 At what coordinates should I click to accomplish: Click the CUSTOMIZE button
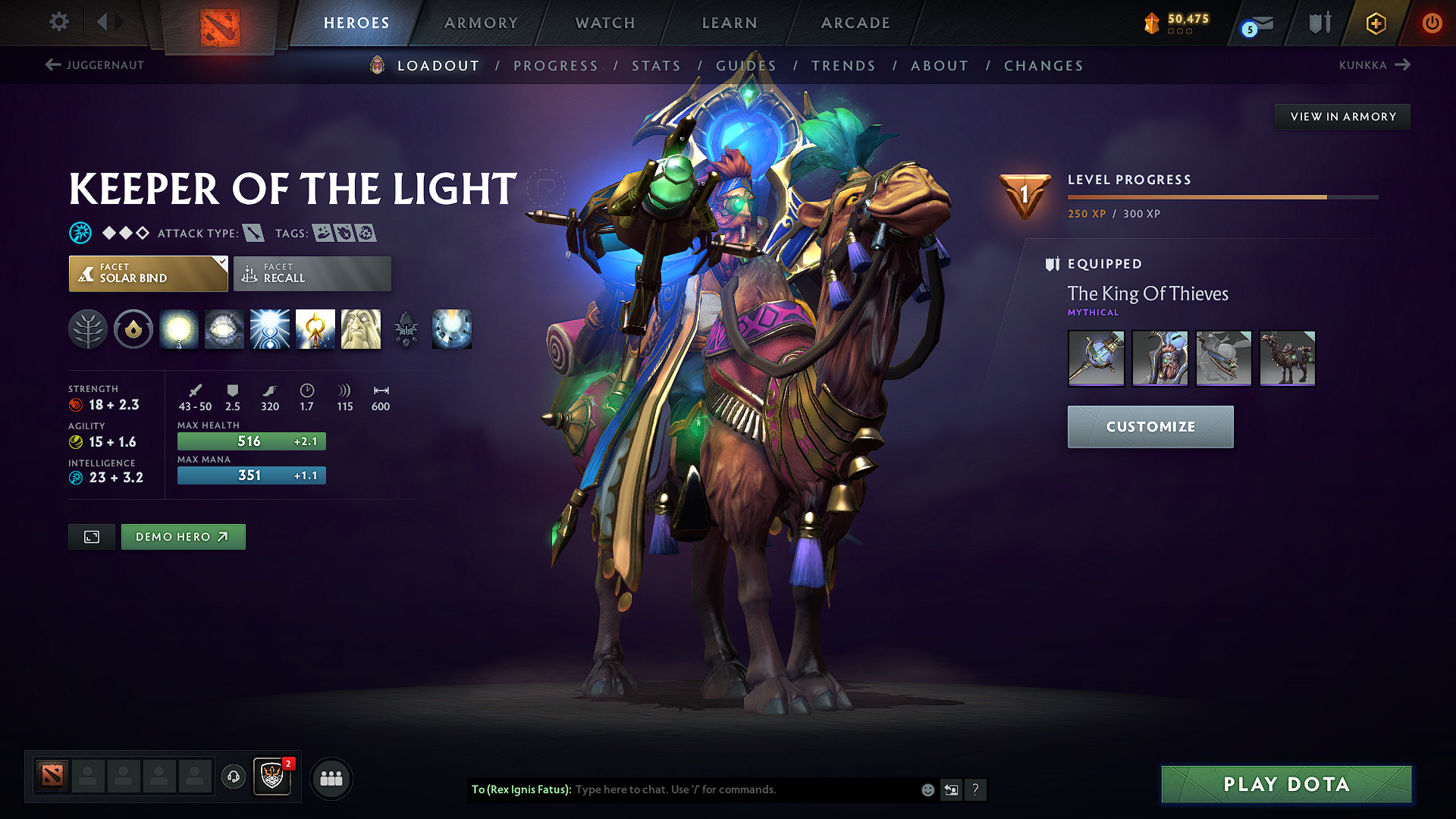pyautogui.click(x=1150, y=426)
